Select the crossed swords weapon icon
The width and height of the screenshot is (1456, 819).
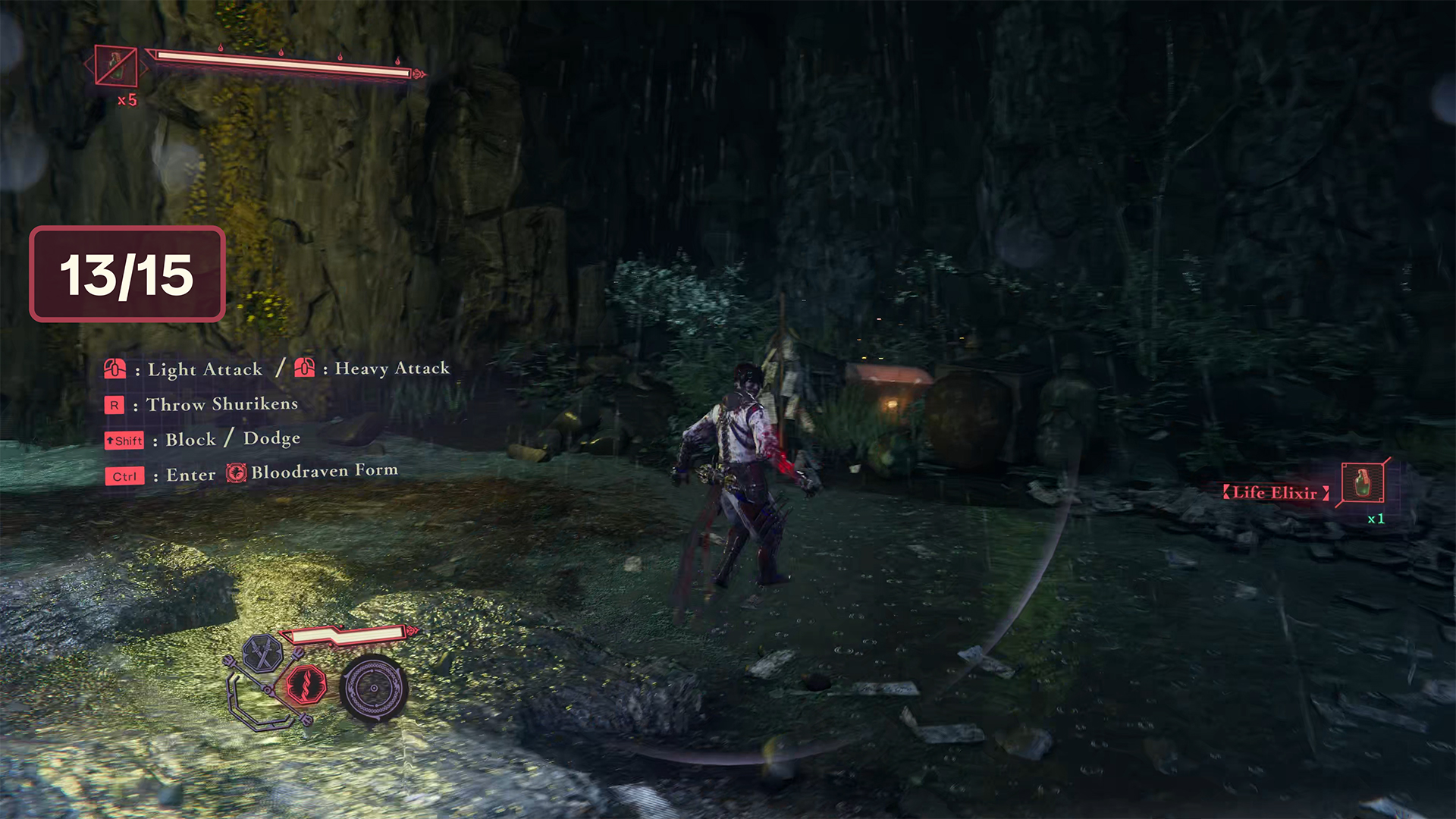[x=262, y=653]
